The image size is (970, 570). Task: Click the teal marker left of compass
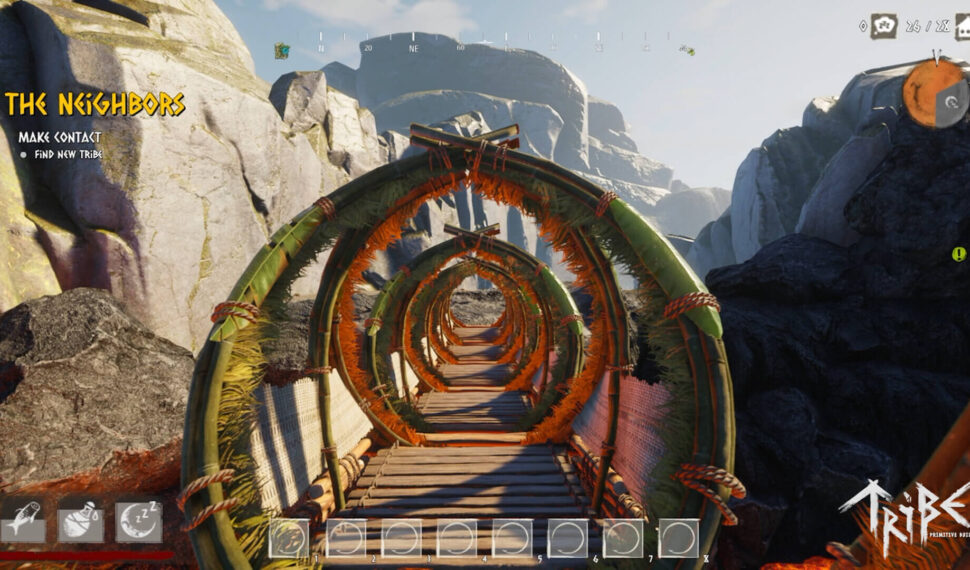[x=282, y=50]
